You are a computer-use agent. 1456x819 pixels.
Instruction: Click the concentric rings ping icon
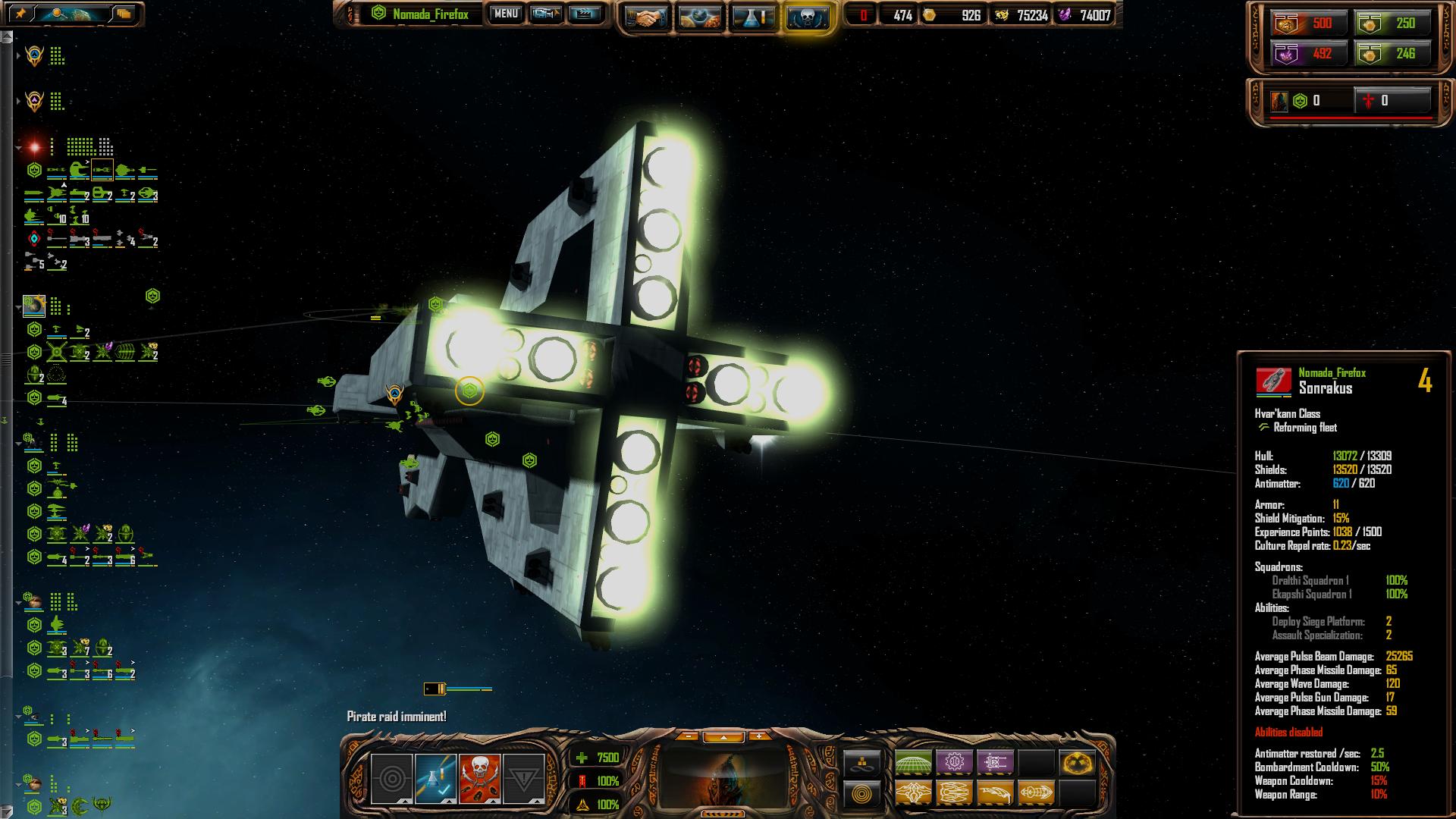pos(391,779)
